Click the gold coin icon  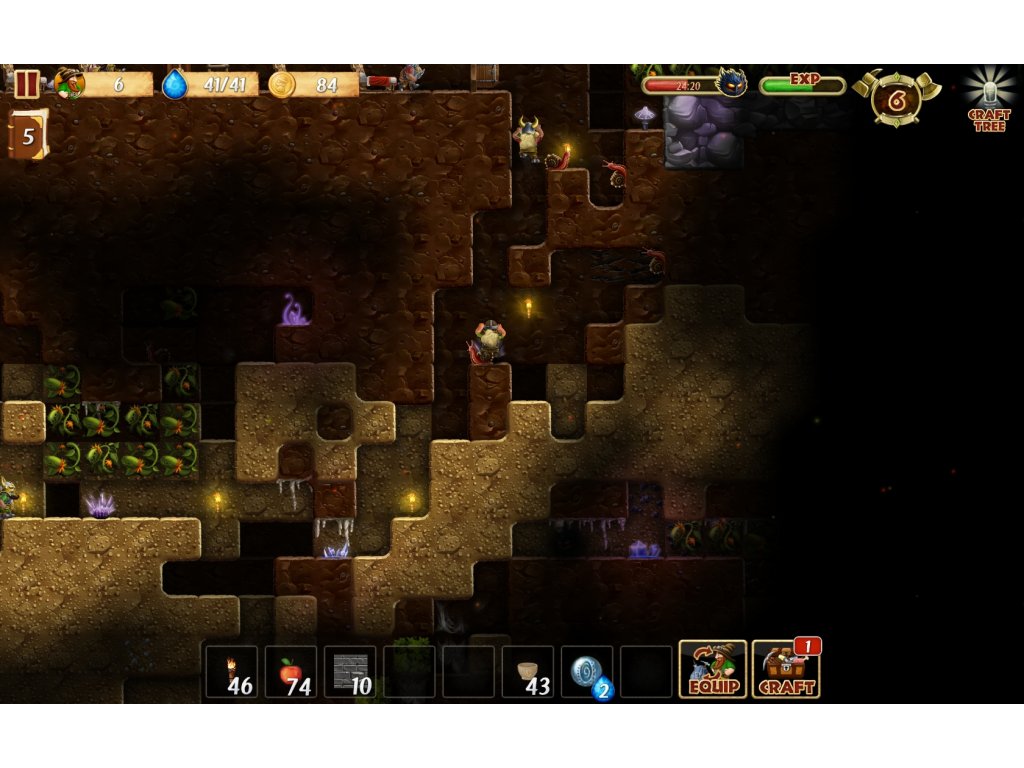(x=281, y=85)
